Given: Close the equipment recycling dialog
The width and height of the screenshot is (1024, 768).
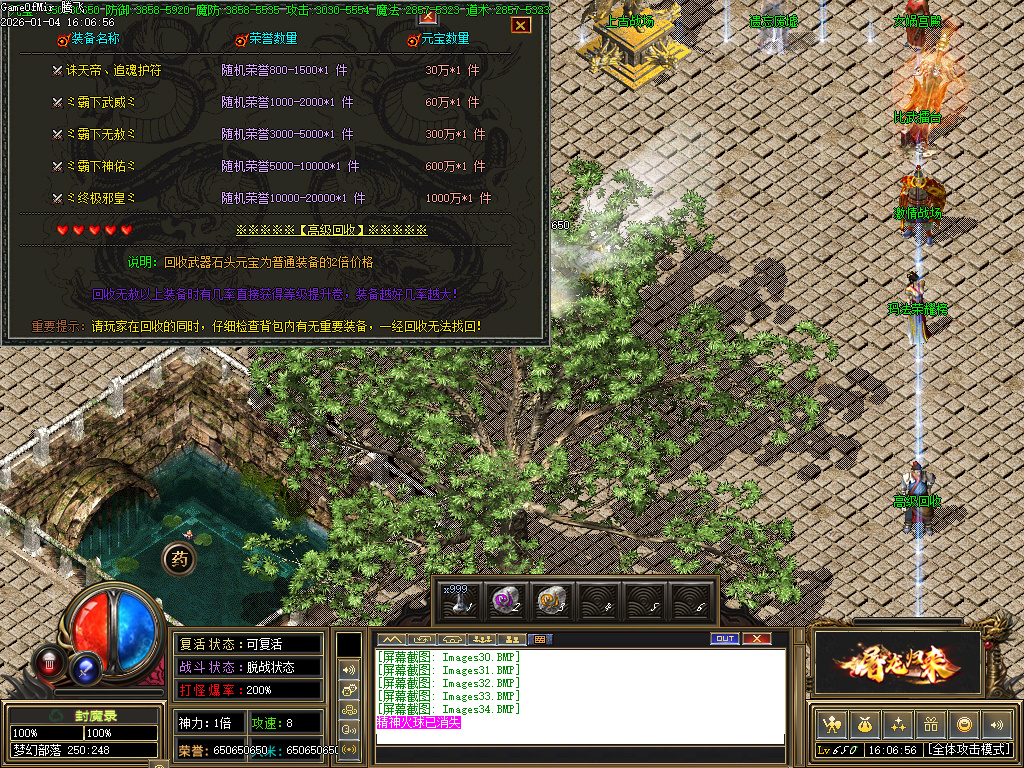Looking at the screenshot, I should click(x=521, y=25).
